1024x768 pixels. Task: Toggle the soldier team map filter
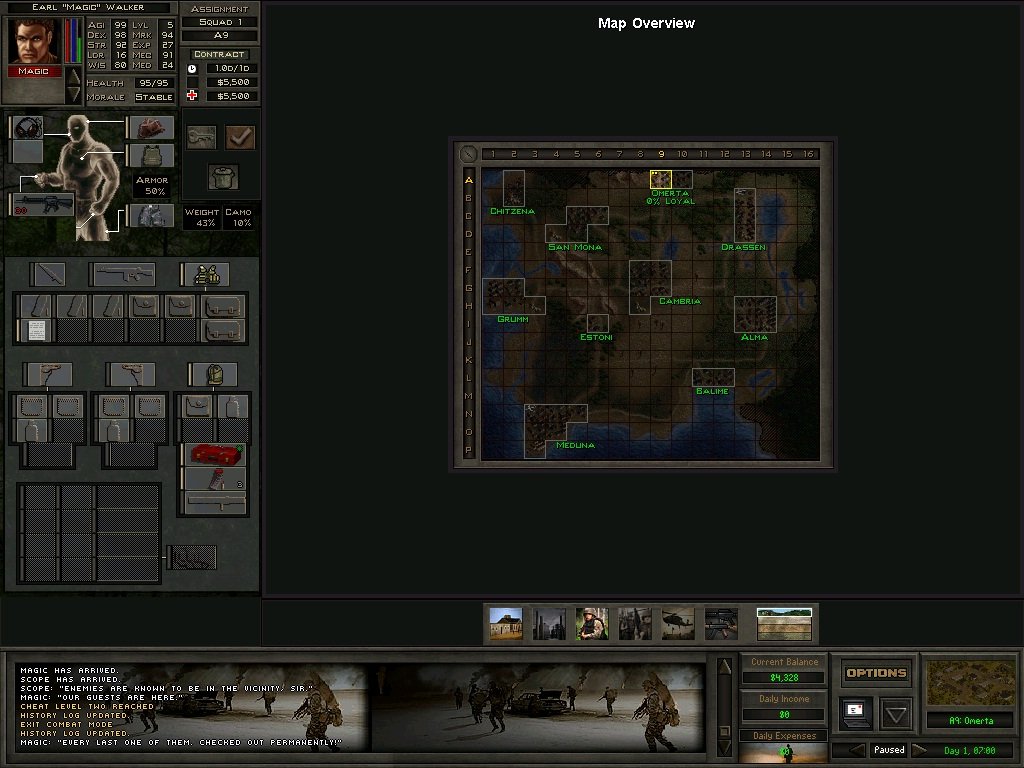(x=592, y=623)
